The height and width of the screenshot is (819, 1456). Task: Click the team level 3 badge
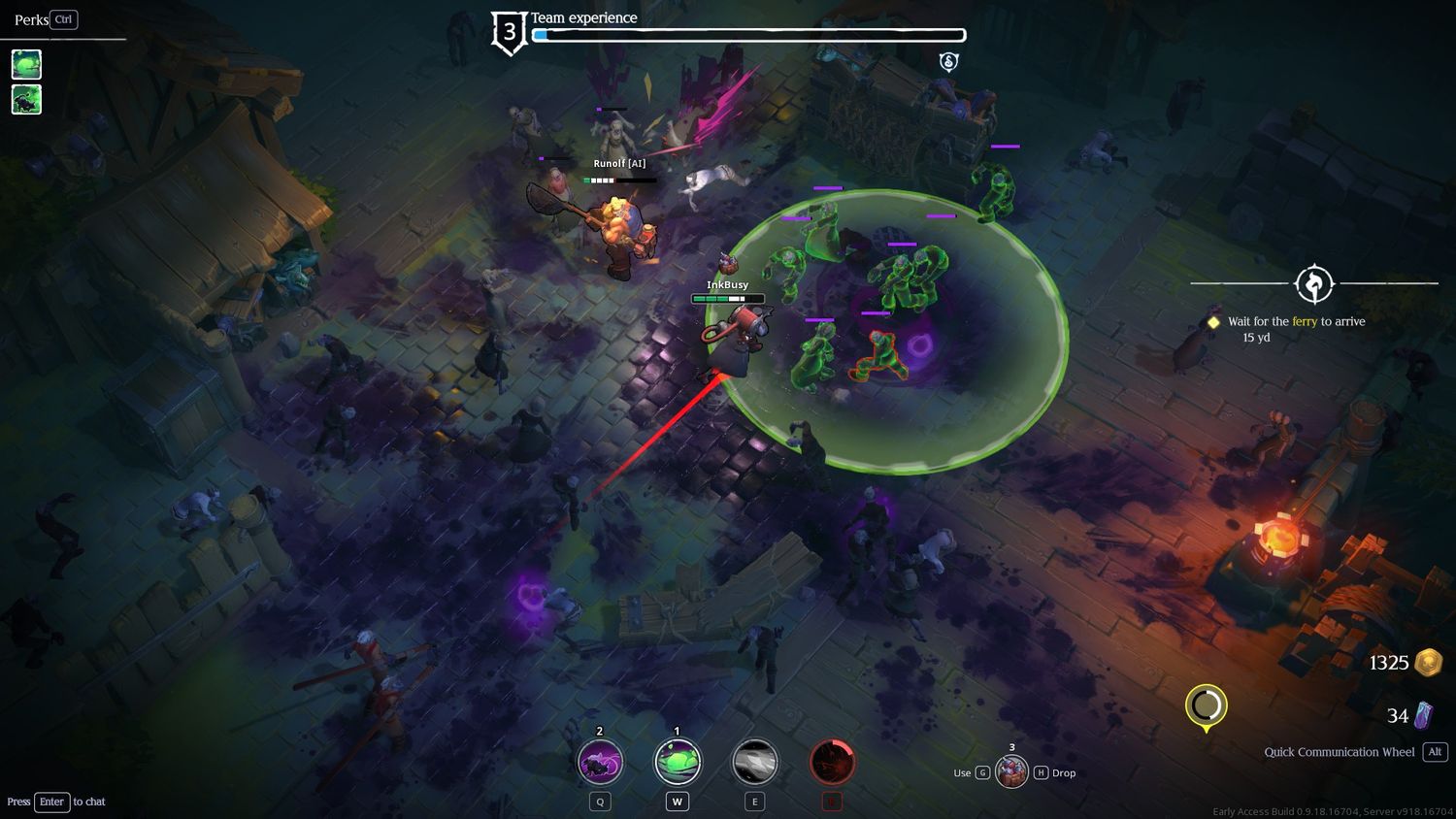509,33
